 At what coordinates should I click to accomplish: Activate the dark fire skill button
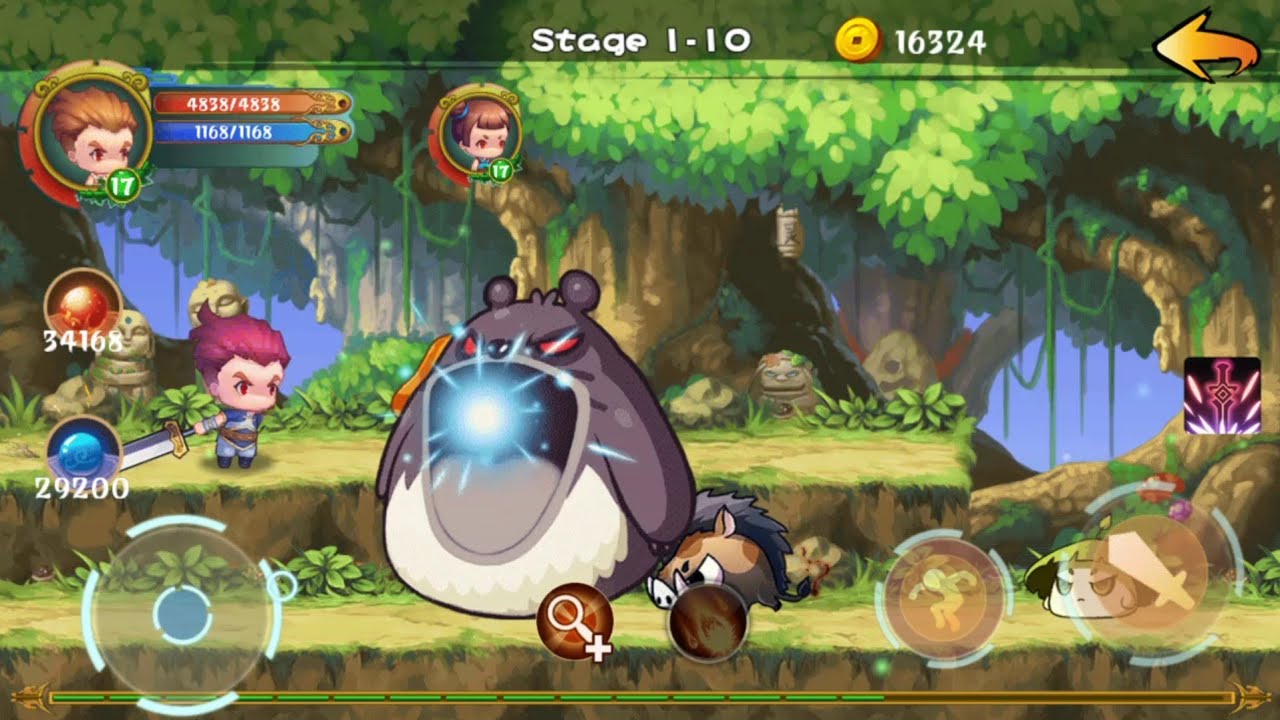707,622
